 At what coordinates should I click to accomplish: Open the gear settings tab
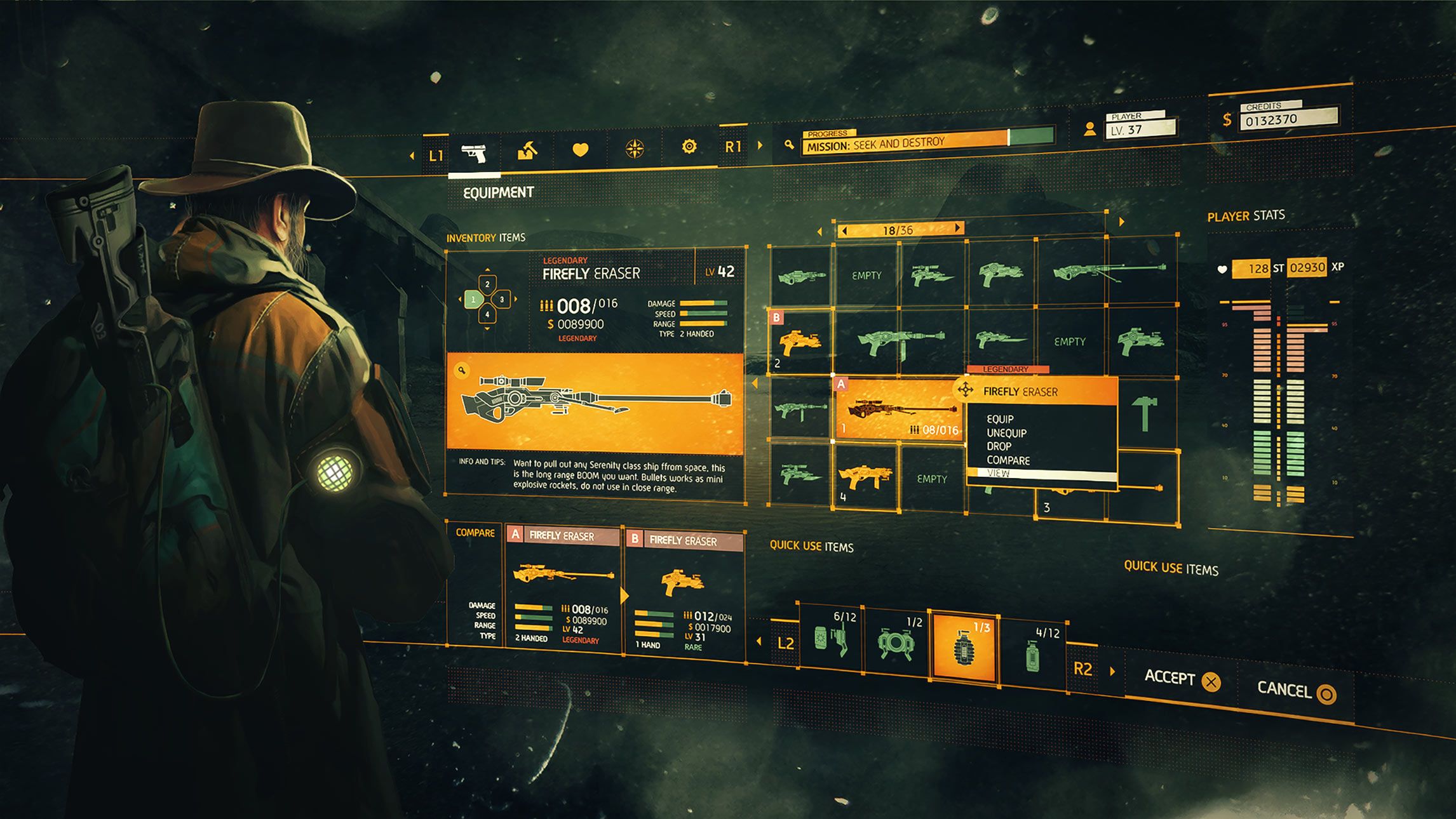[689, 147]
